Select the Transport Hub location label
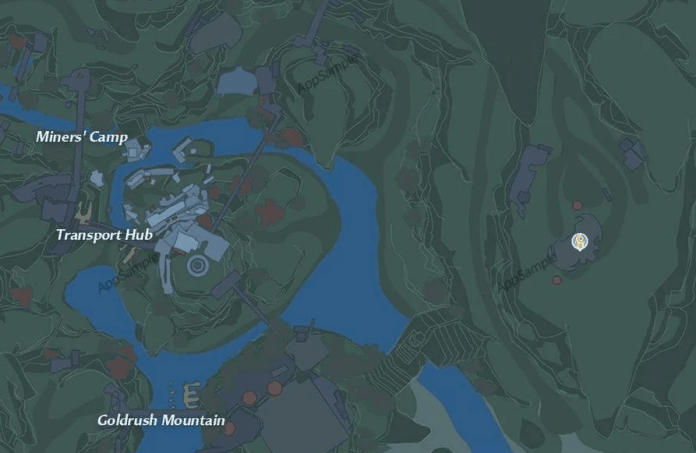The height and width of the screenshot is (453, 696). click(x=103, y=235)
